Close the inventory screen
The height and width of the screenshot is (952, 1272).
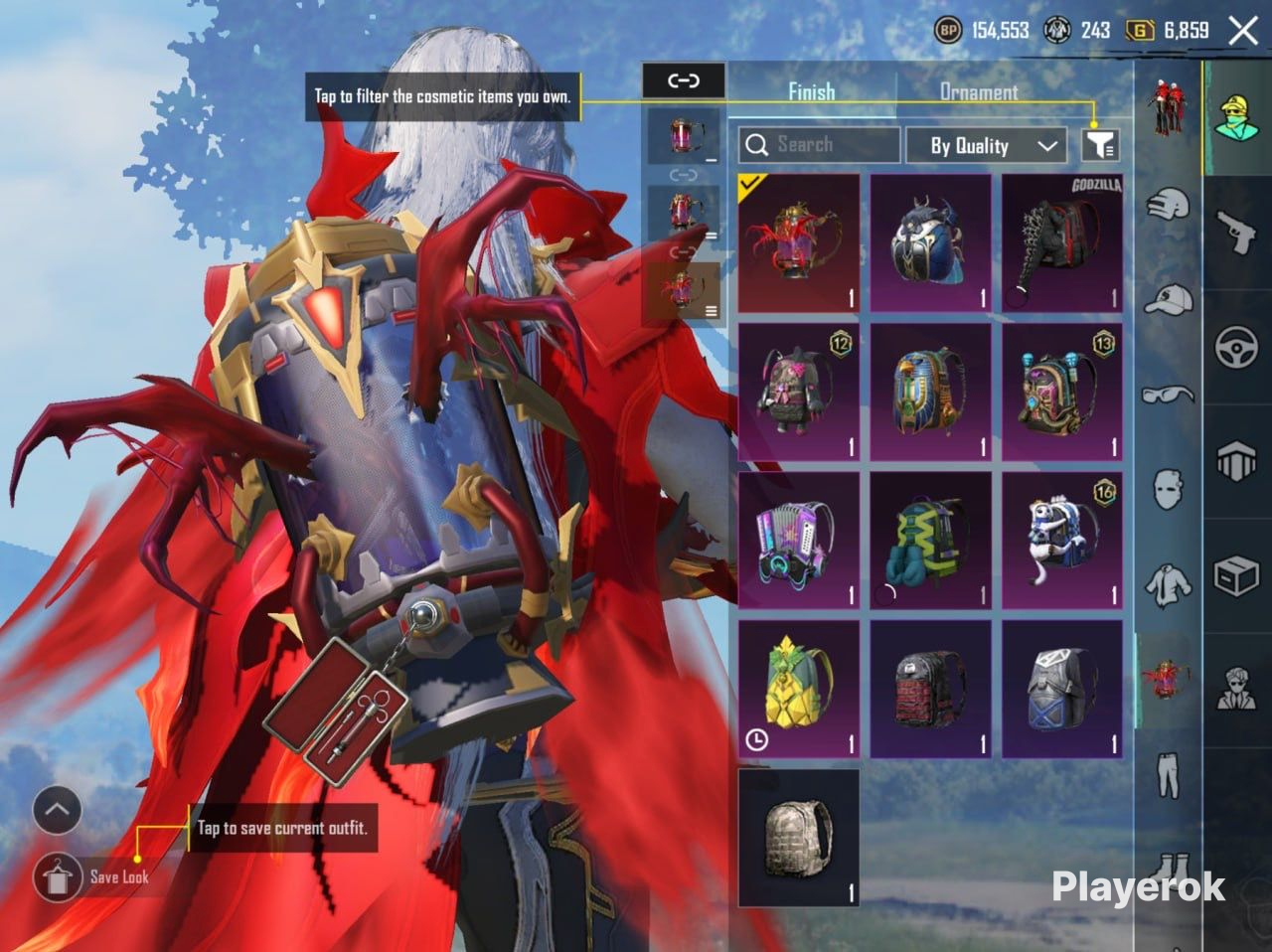1243,31
